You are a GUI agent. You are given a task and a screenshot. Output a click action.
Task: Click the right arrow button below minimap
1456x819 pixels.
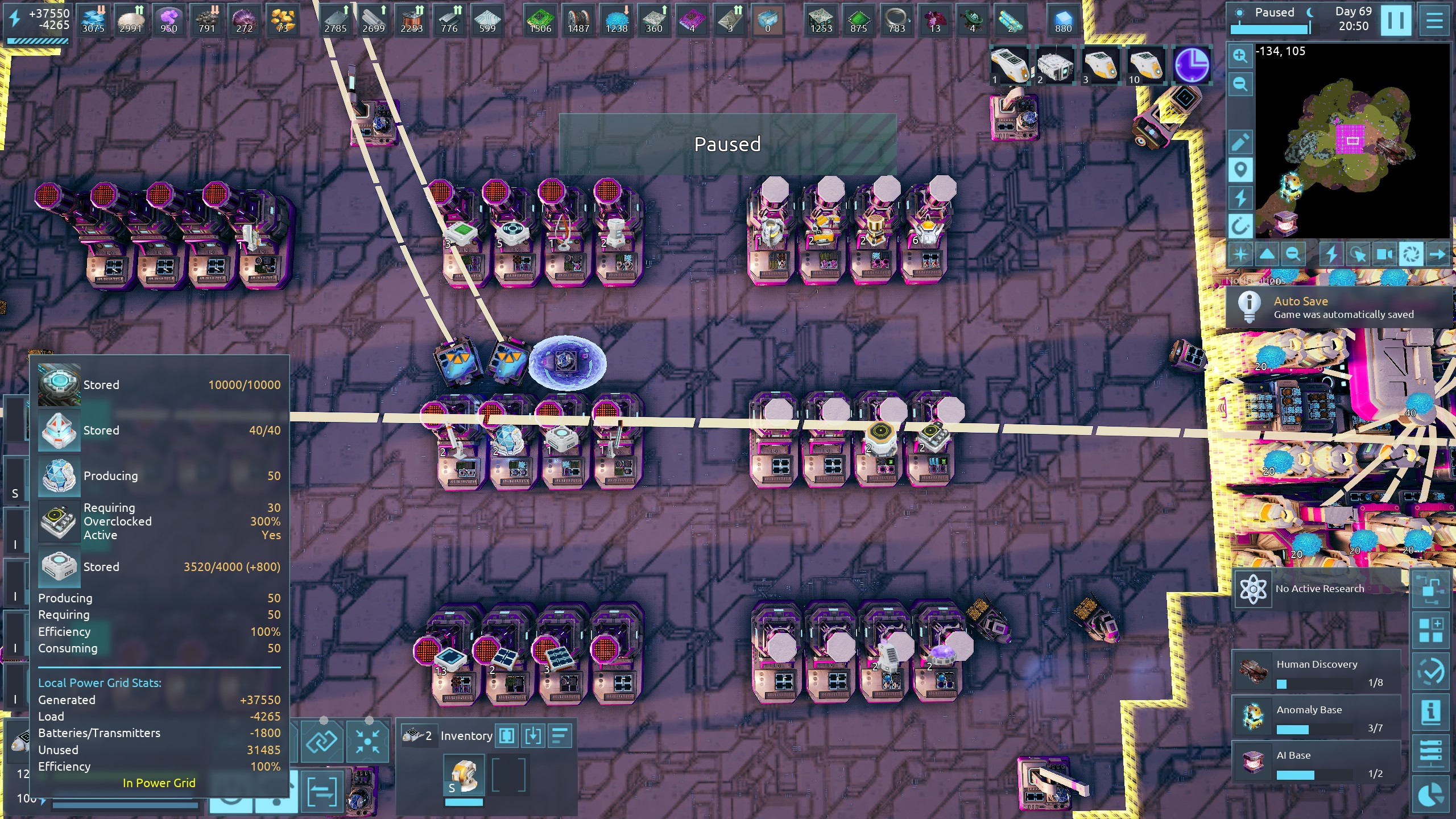tap(1437, 254)
